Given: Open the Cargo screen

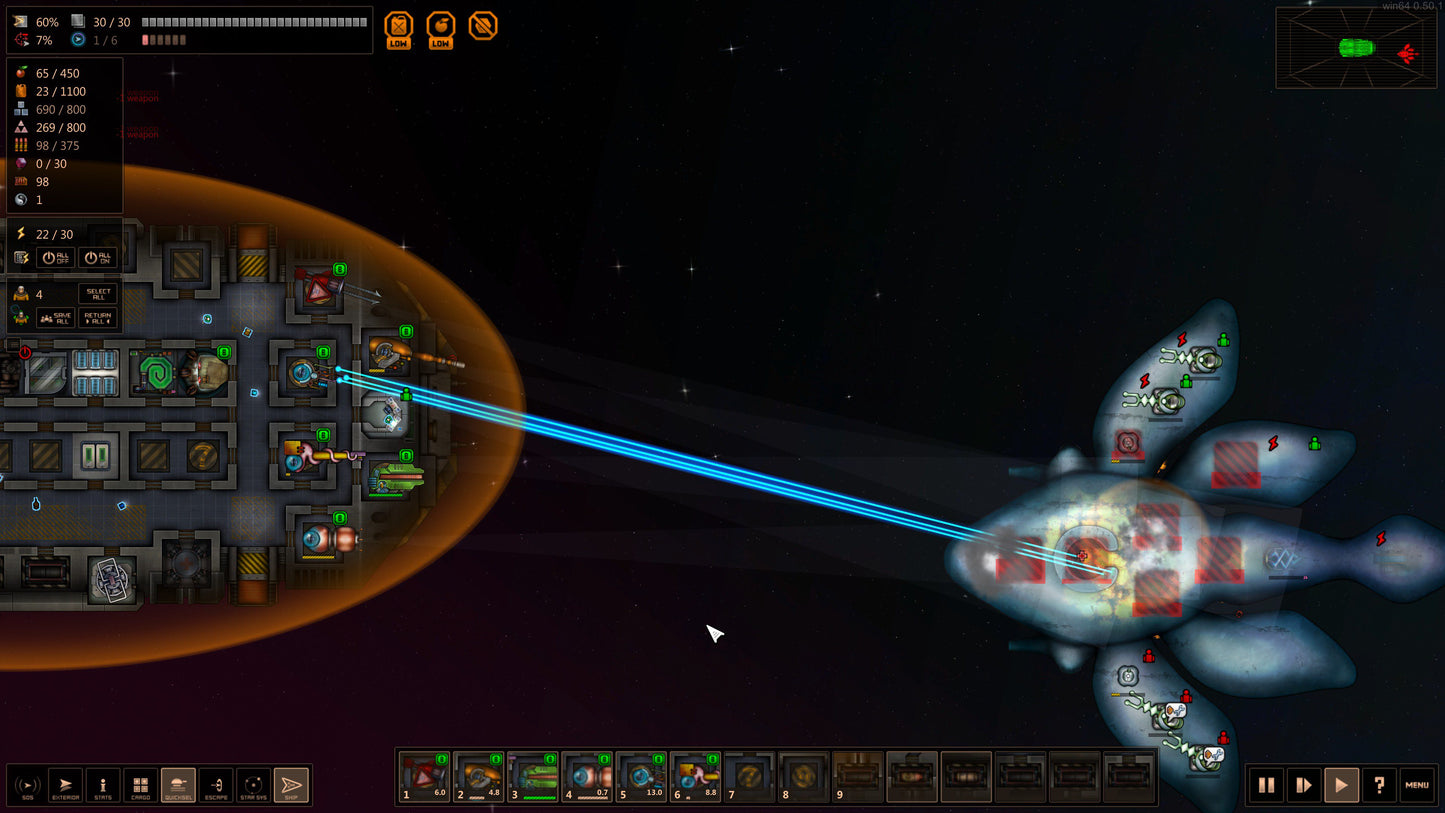Looking at the screenshot, I should pos(141,785).
